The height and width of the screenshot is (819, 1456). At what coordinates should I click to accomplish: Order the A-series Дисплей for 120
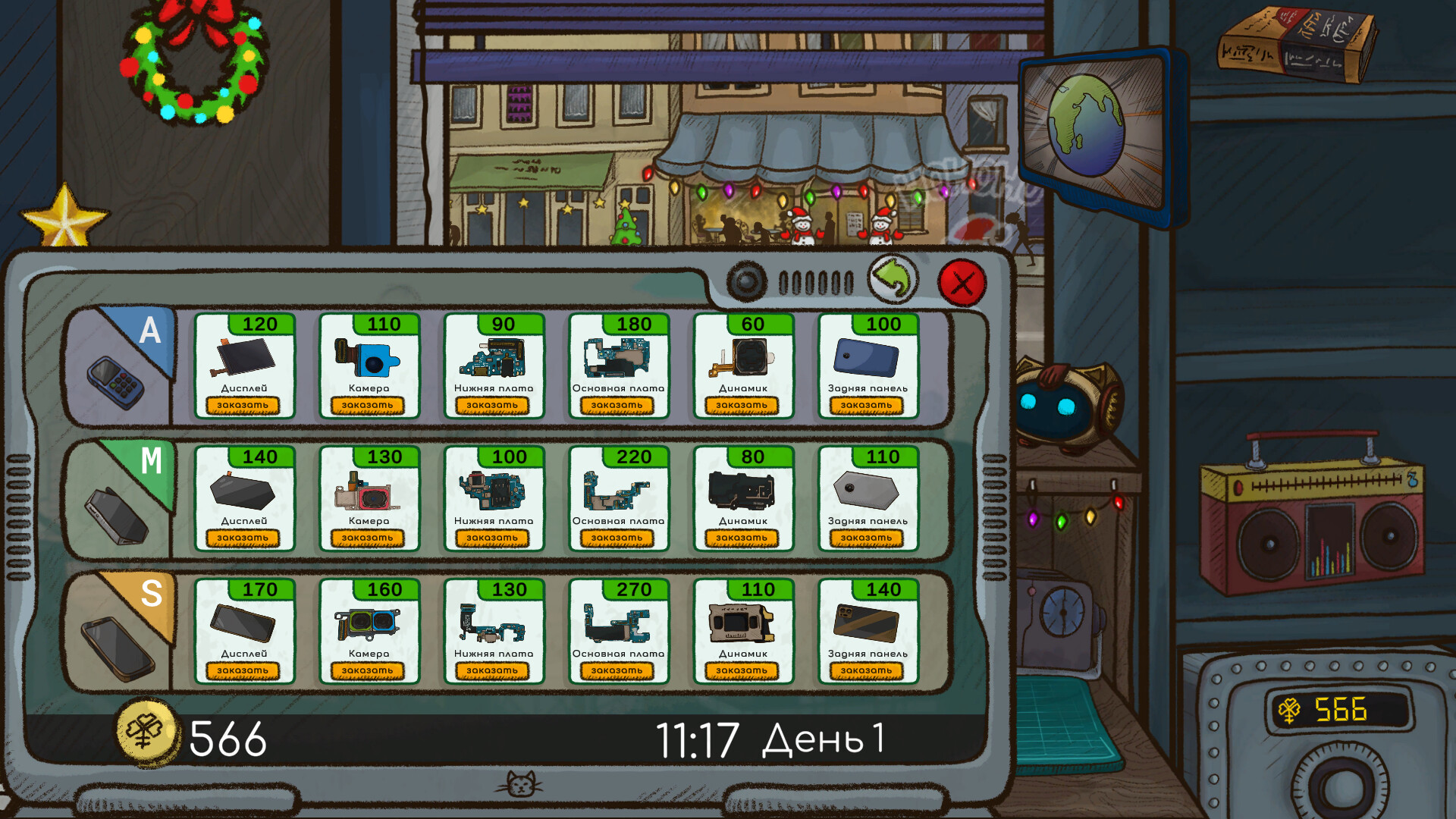(244, 404)
